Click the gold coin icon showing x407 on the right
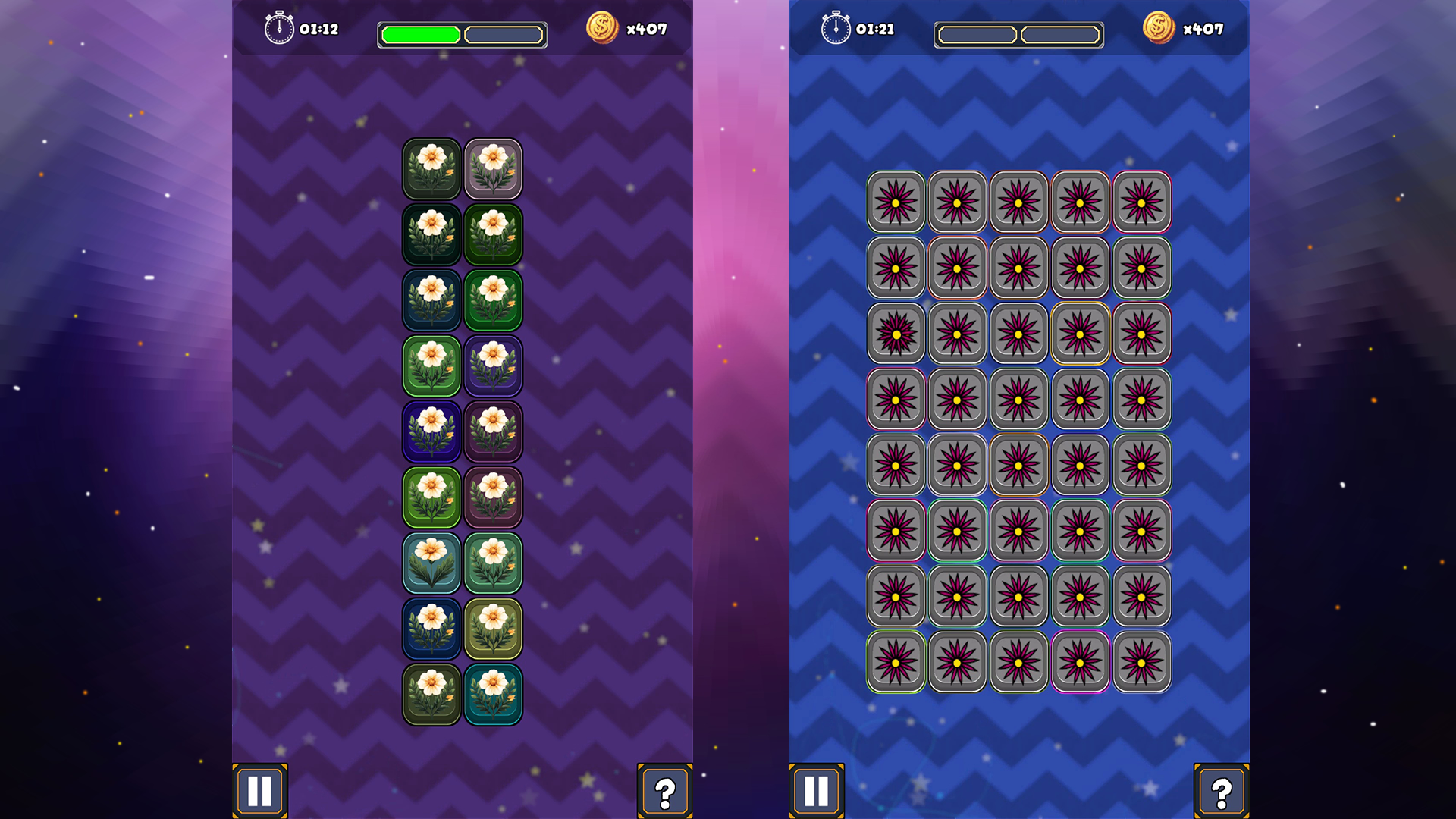The width and height of the screenshot is (1456, 819). pyautogui.click(x=1159, y=28)
